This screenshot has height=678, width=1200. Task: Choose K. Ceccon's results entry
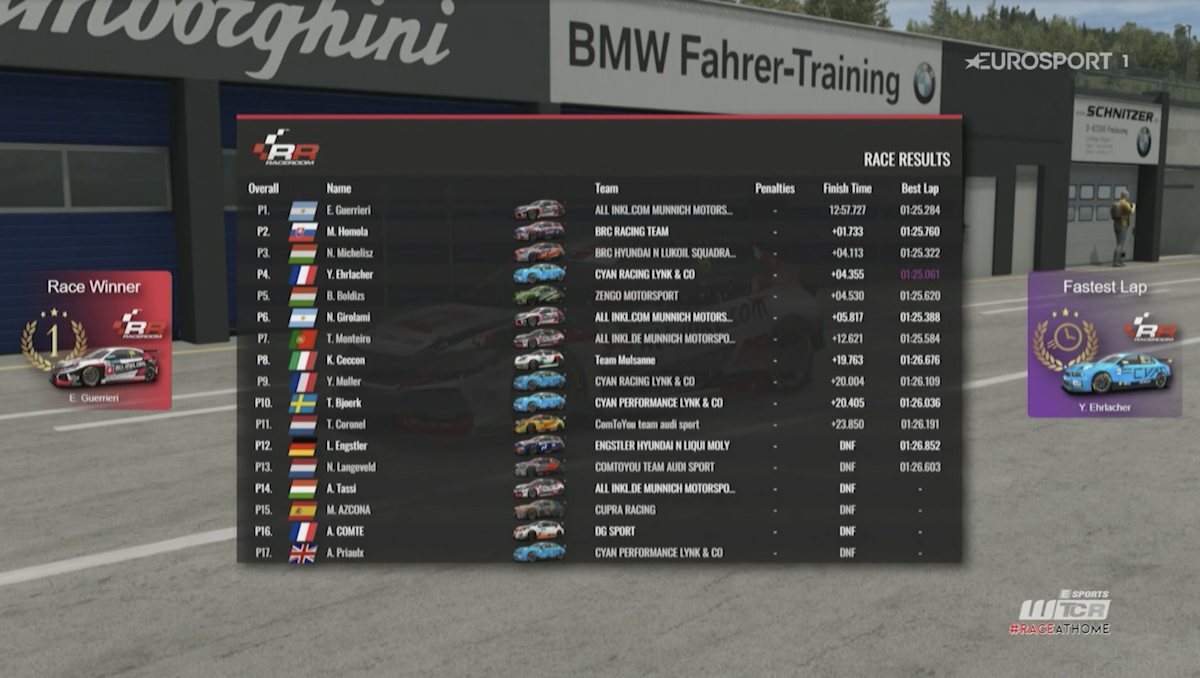[x=599, y=360]
